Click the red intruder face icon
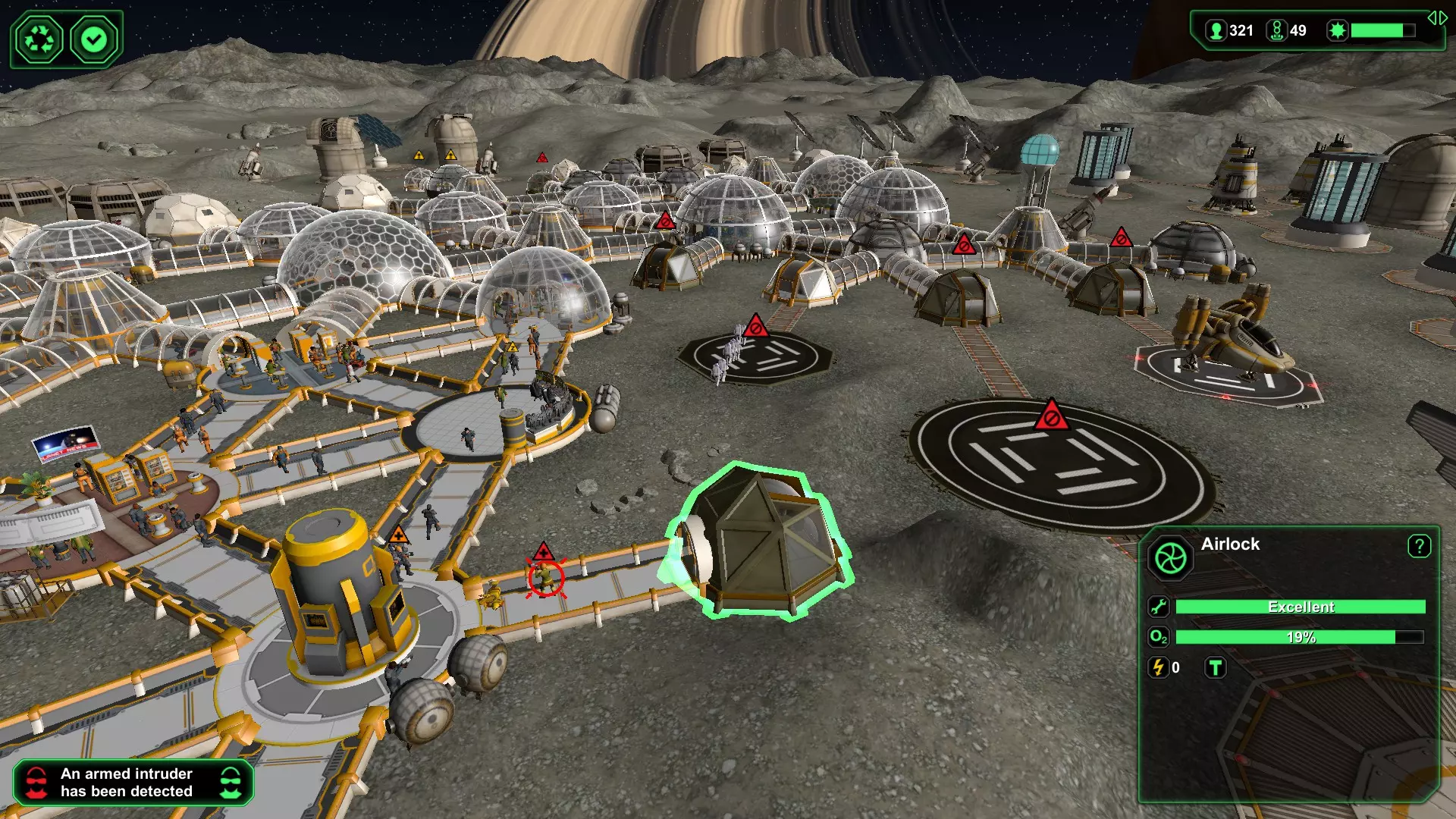This screenshot has width=1456, height=819. pyautogui.click(x=36, y=783)
